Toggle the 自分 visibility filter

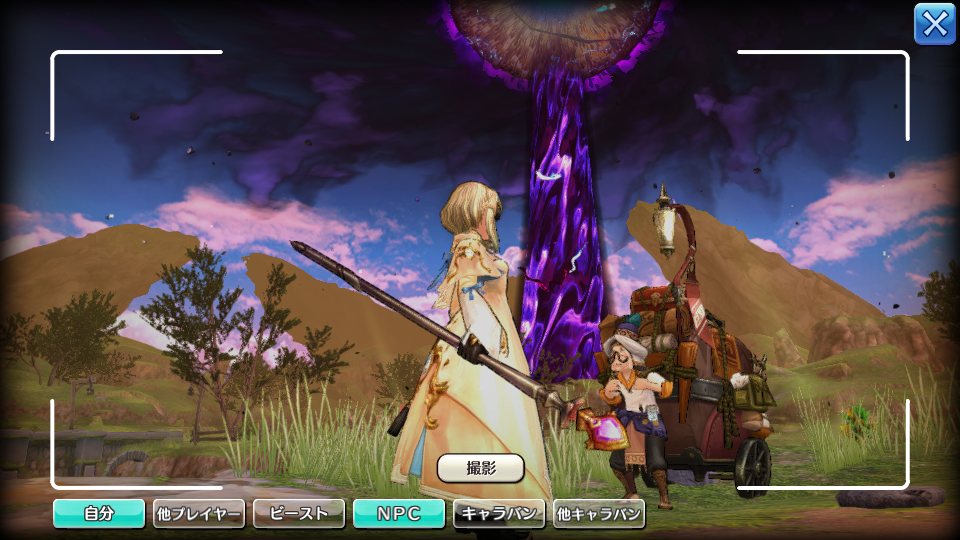[99, 514]
